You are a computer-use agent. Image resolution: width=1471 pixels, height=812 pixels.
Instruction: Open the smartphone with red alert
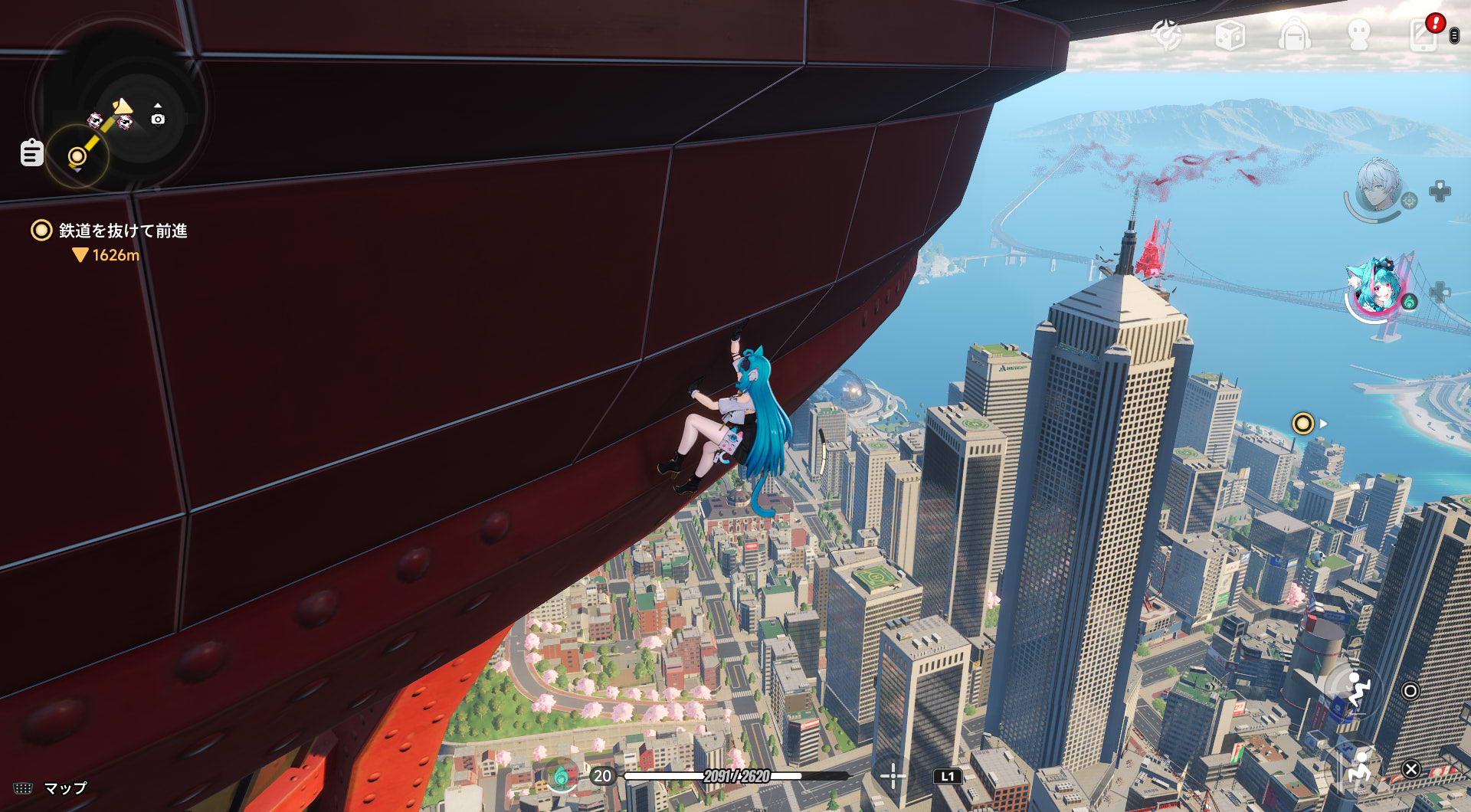click(x=1424, y=34)
